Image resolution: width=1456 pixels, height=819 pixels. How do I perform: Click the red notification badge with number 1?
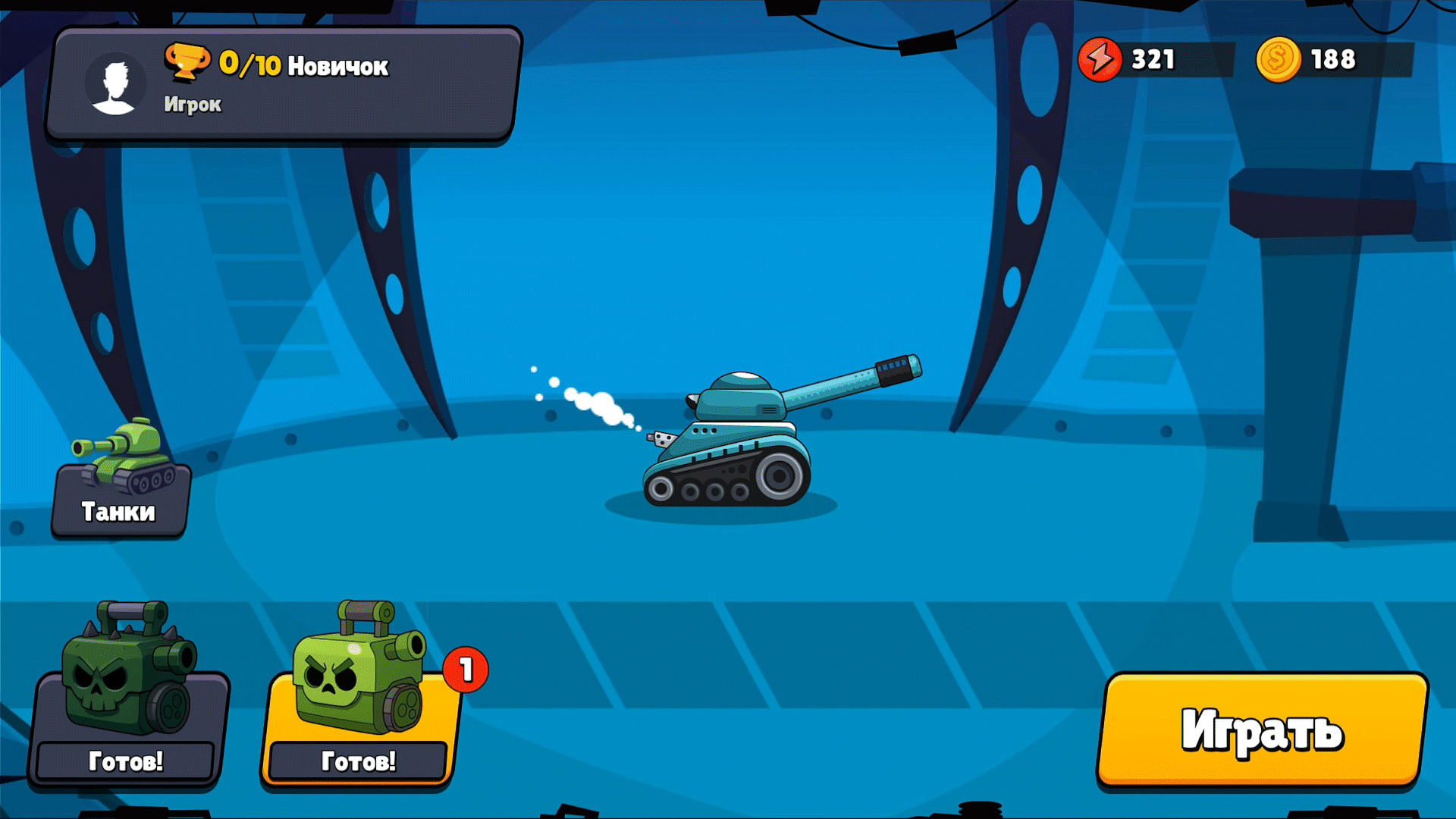click(x=465, y=669)
